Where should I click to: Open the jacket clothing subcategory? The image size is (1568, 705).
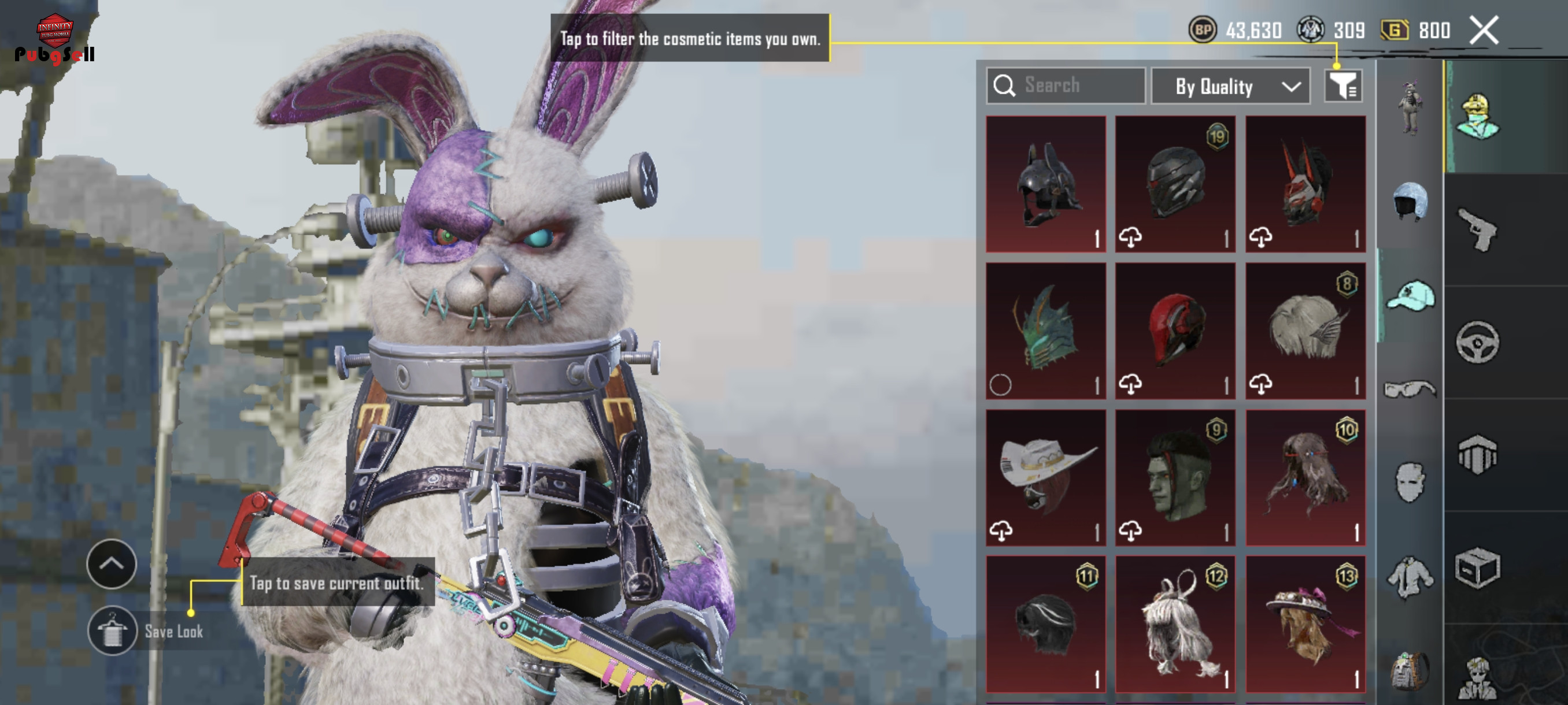pos(1410,577)
